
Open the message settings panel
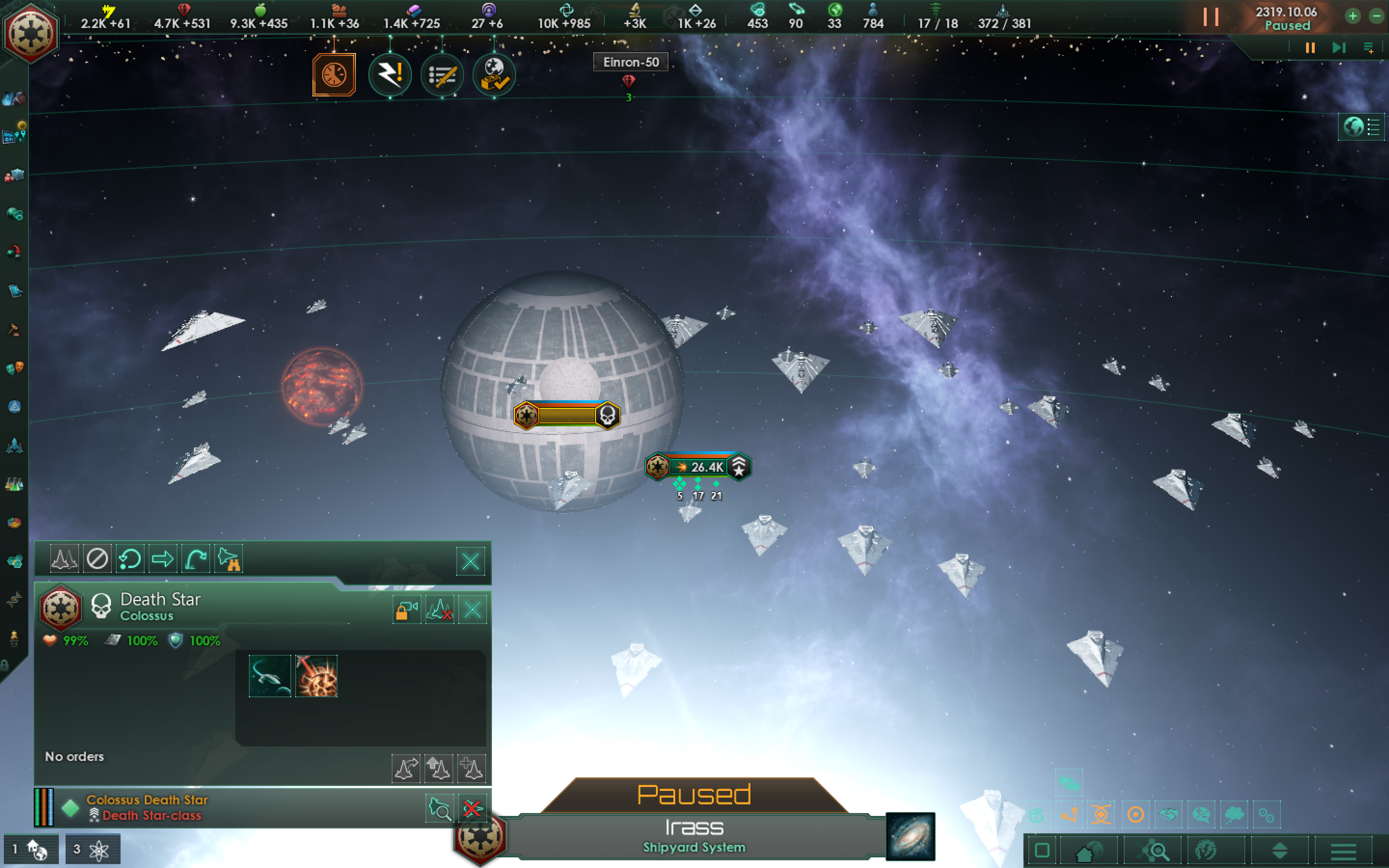pyautogui.click(x=1370, y=48)
